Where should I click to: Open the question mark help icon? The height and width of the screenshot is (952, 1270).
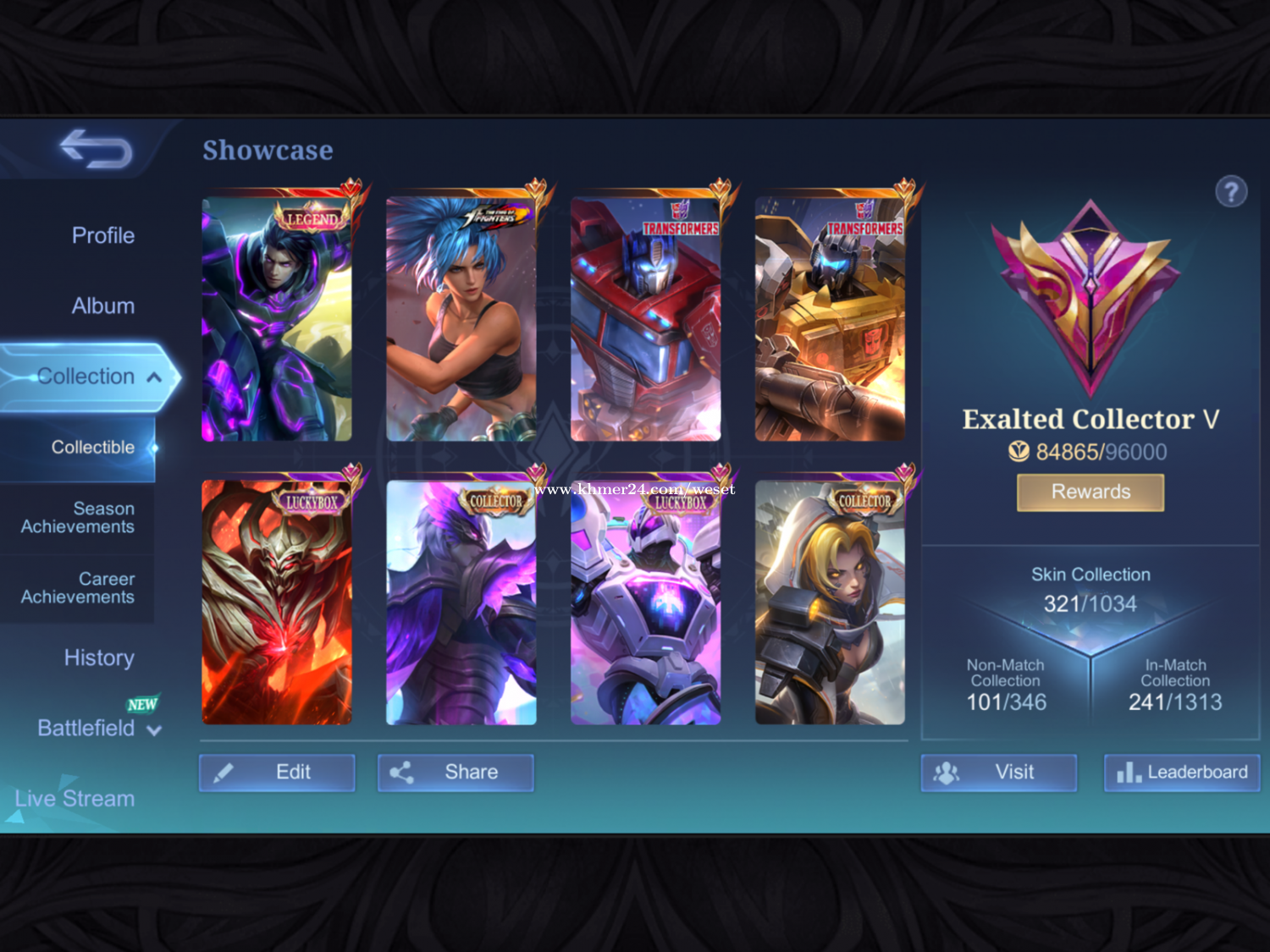click(x=1231, y=191)
